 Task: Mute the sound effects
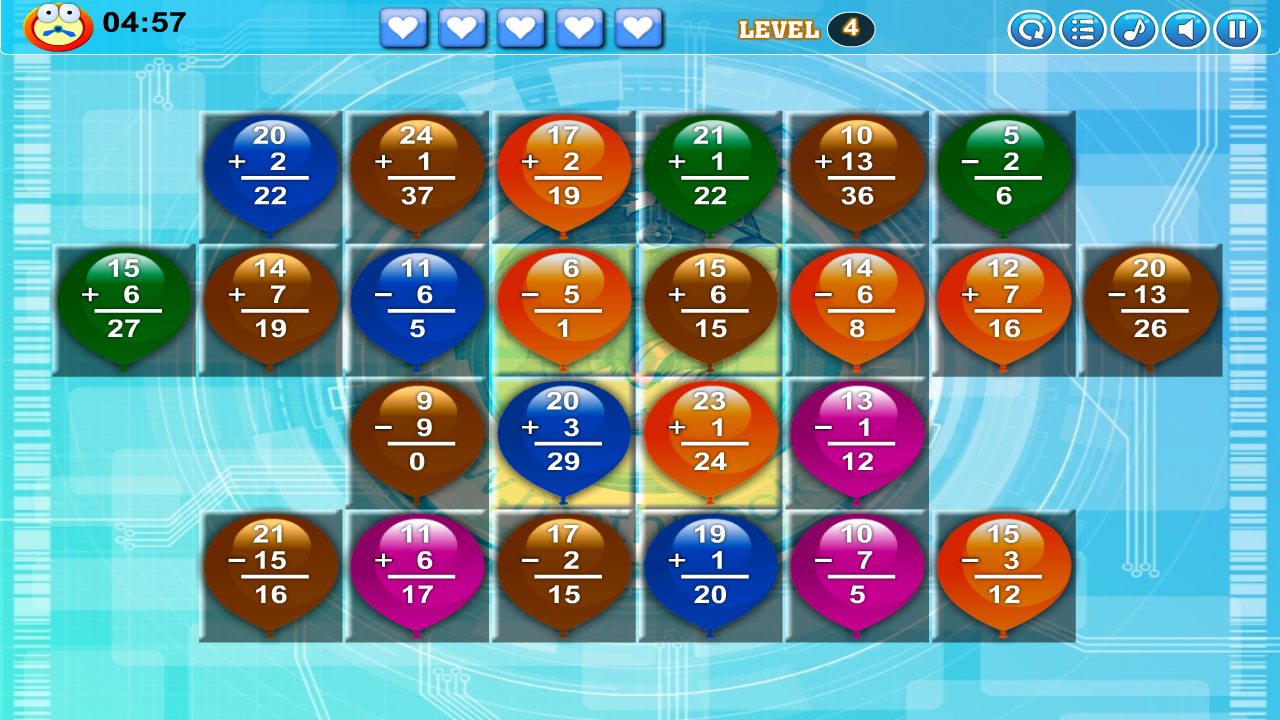click(x=1185, y=29)
